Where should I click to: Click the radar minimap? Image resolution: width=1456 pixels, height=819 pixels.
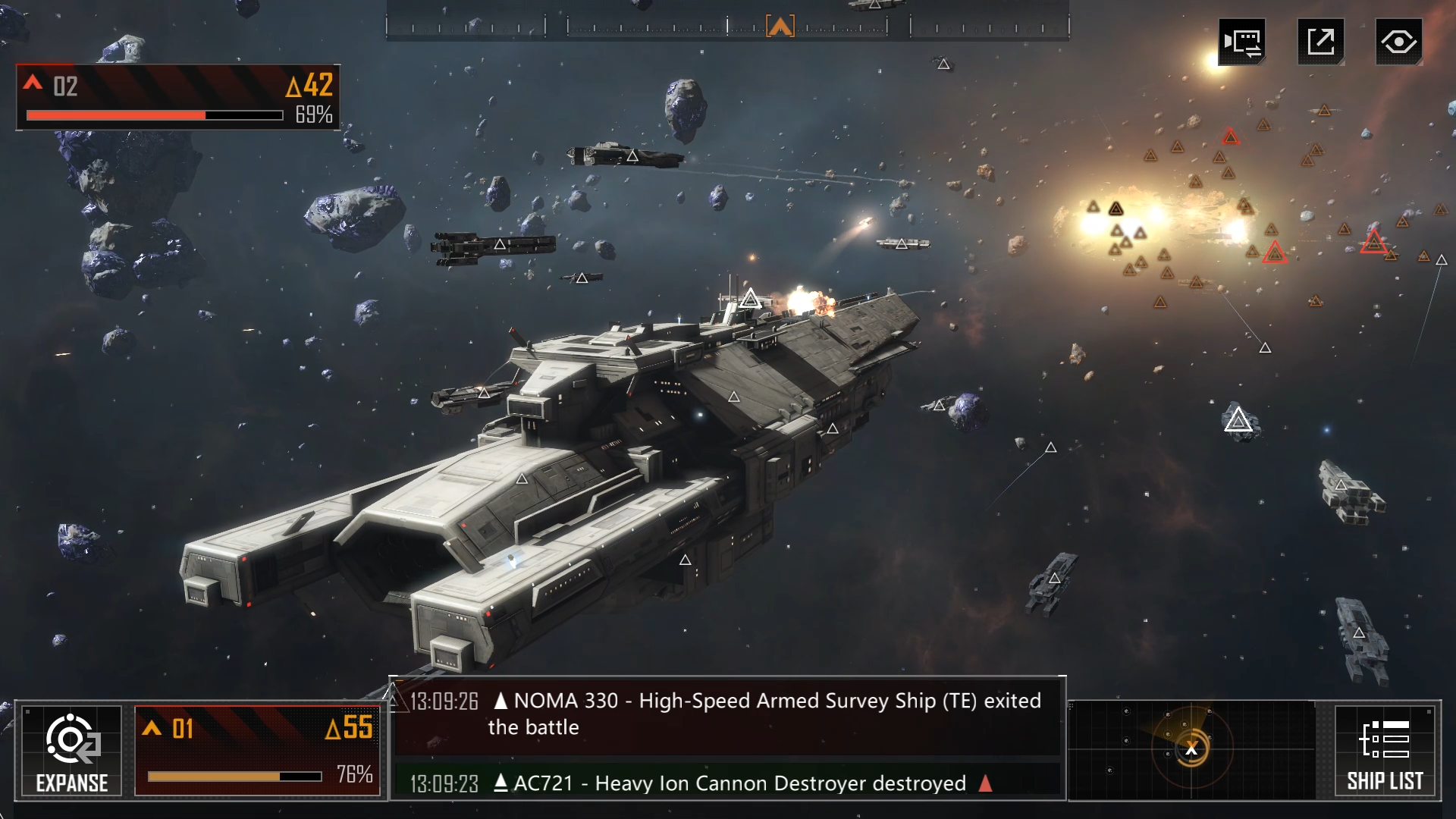1191,749
